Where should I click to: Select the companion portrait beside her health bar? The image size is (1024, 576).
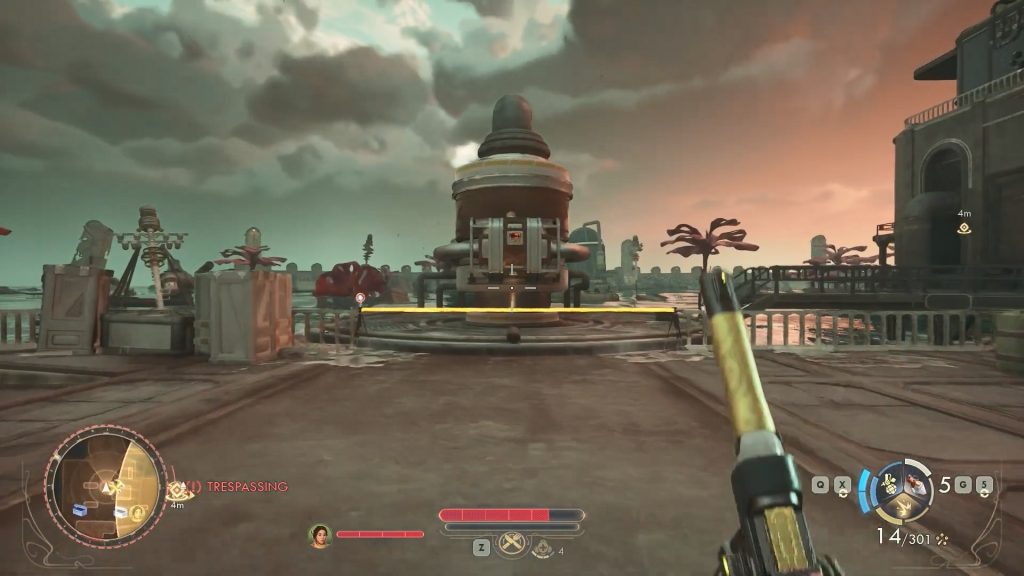(x=320, y=535)
